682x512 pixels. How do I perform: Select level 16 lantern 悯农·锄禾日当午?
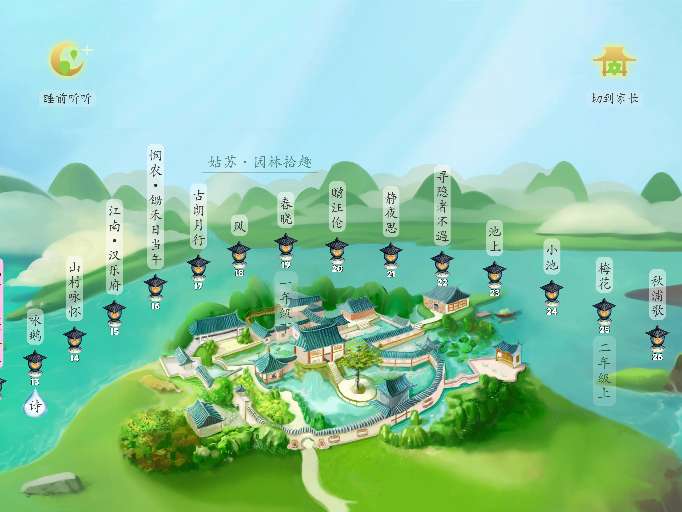(155, 289)
